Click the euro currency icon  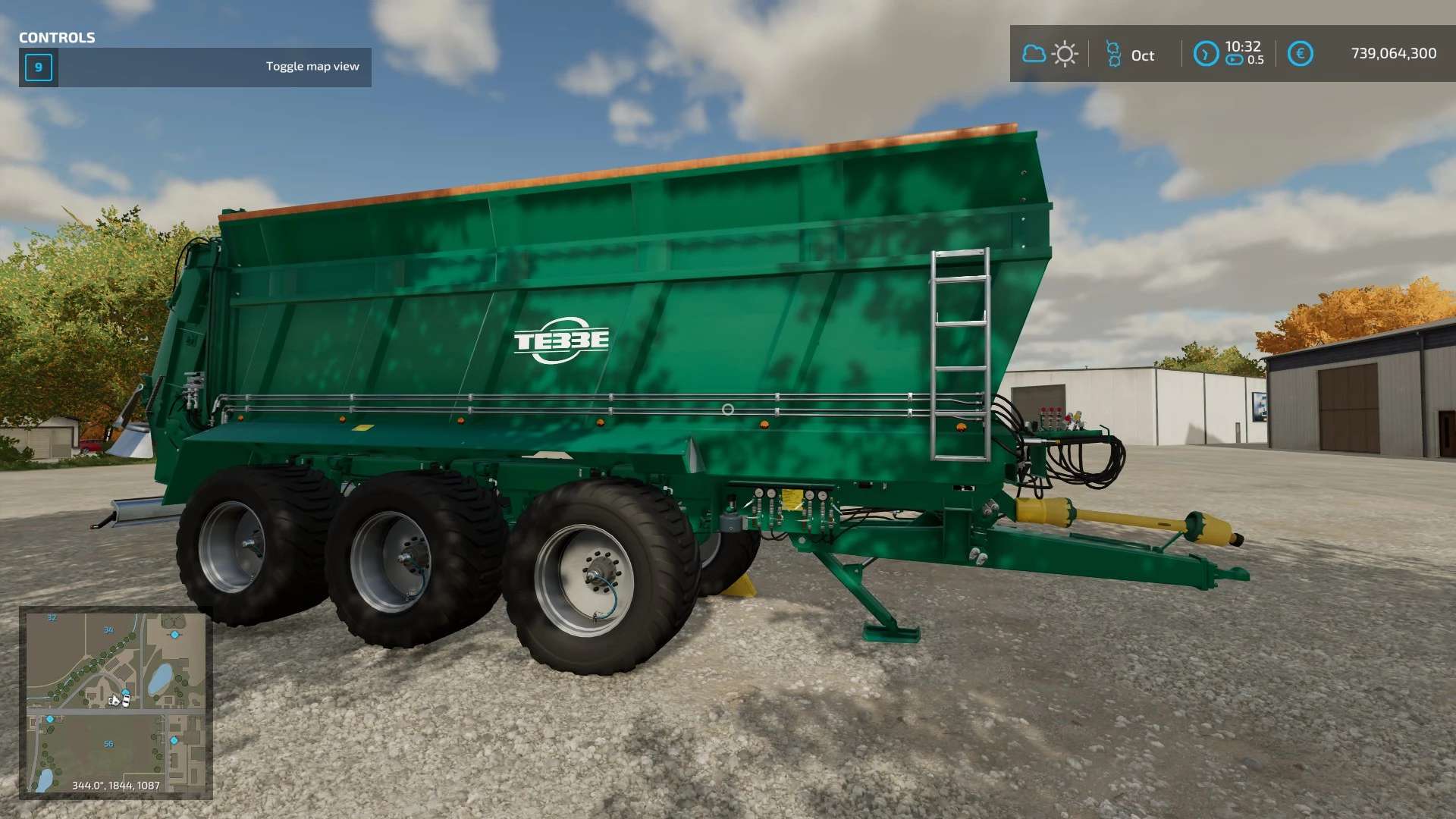[x=1300, y=54]
